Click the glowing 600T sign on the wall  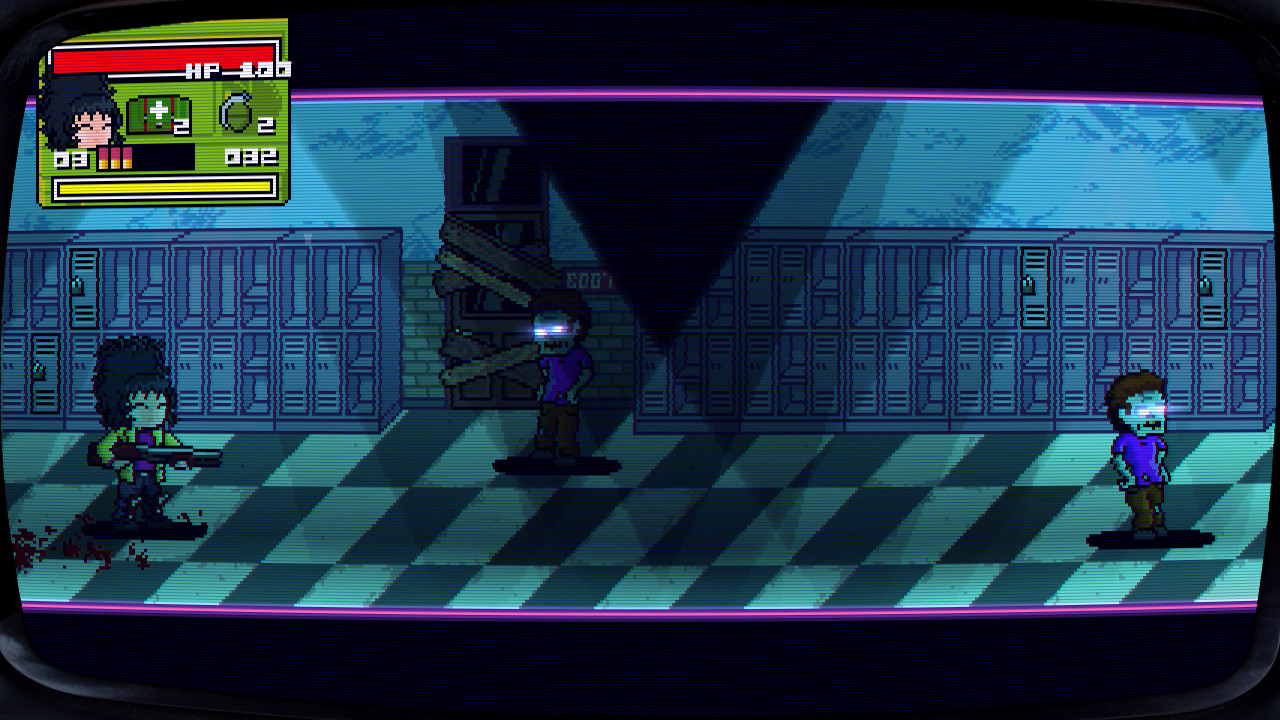pos(589,279)
